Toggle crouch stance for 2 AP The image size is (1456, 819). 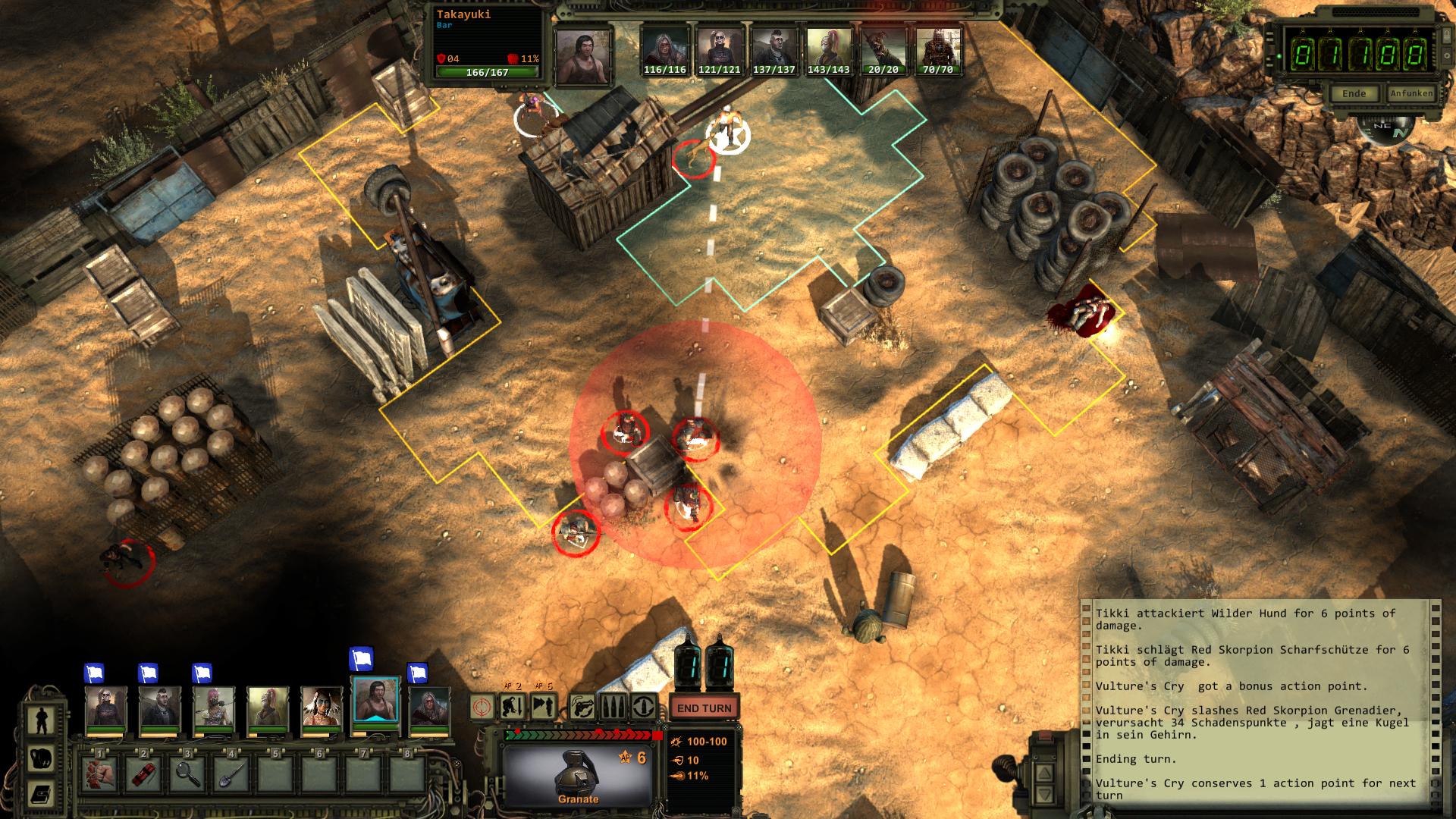pos(513,708)
